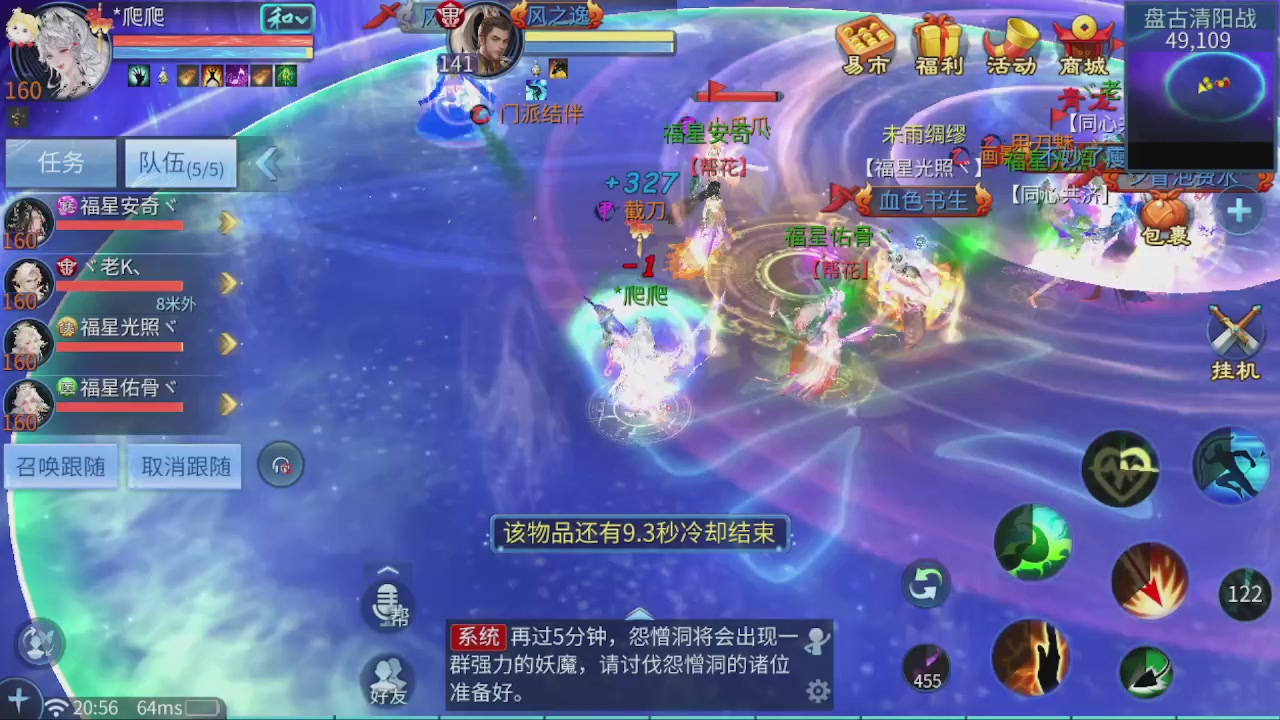This screenshot has width=1280, height=720.
Task: Use the heartbeat healing skill icon
Action: [1120, 468]
